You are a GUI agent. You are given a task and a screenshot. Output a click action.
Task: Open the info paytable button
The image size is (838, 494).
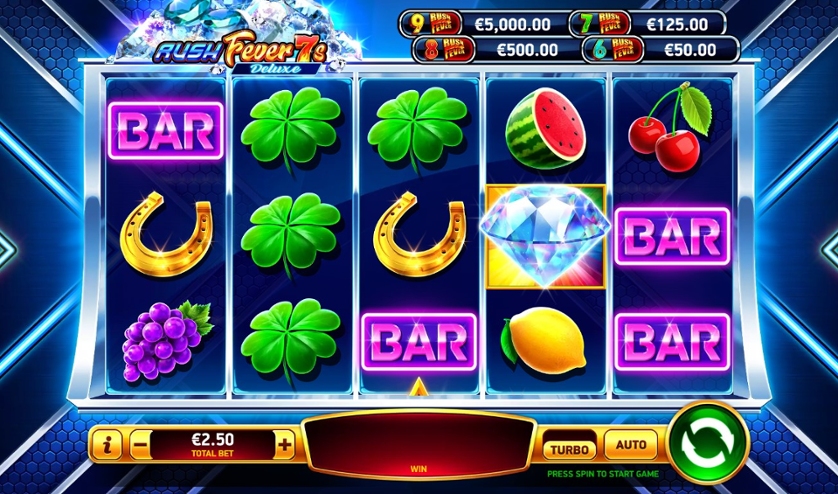coord(107,445)
